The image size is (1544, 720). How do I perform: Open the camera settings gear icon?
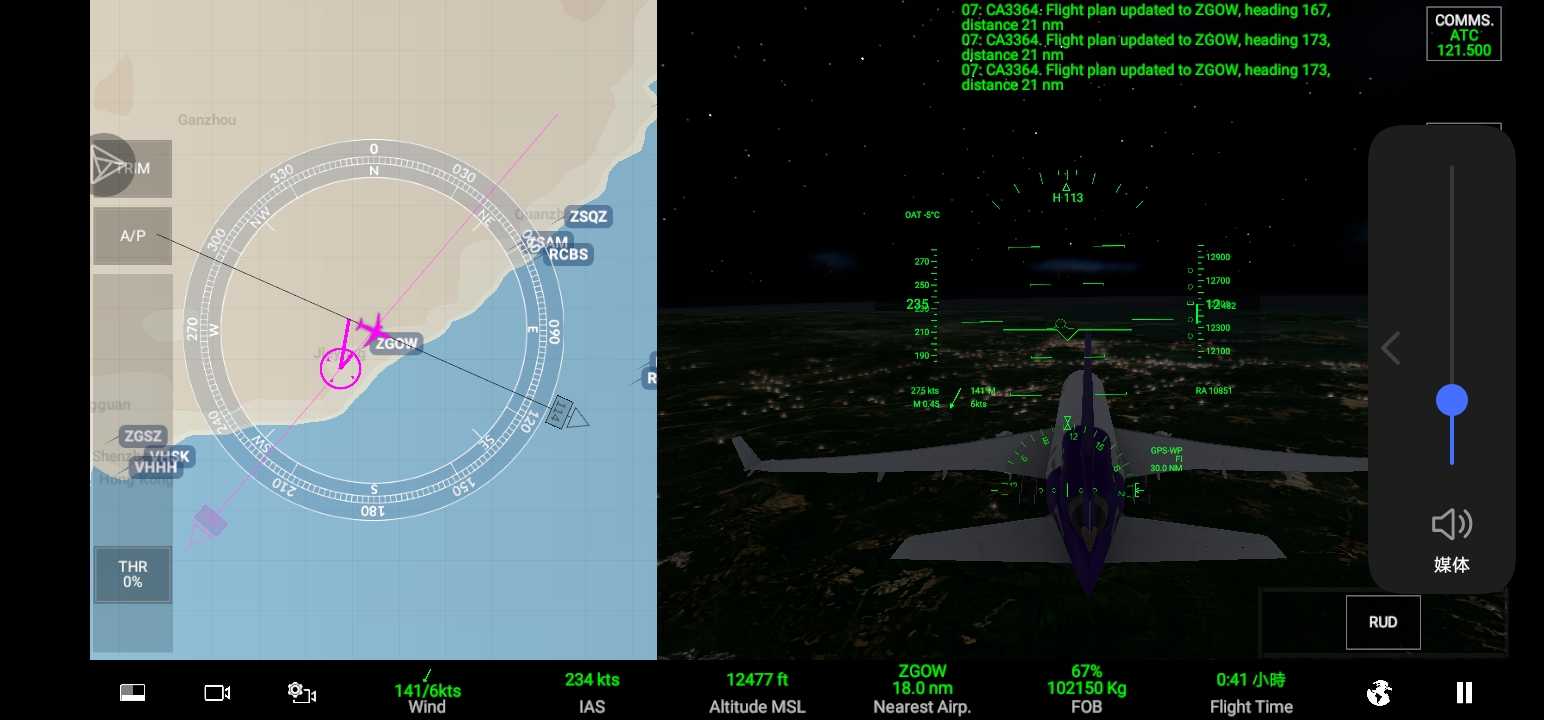301,692
